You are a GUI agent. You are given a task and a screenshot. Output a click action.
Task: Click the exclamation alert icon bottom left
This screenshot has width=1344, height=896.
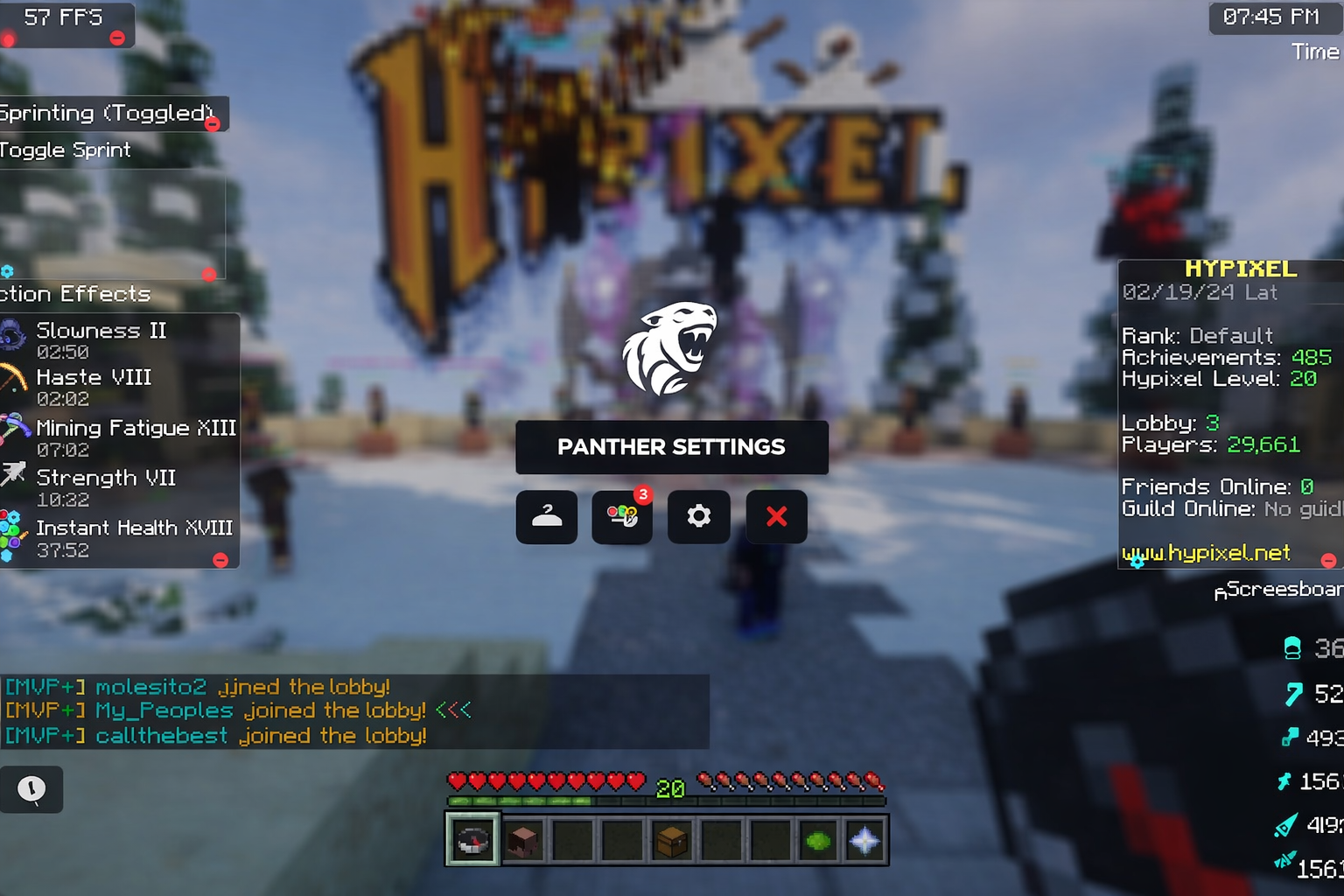click(32, 789)
